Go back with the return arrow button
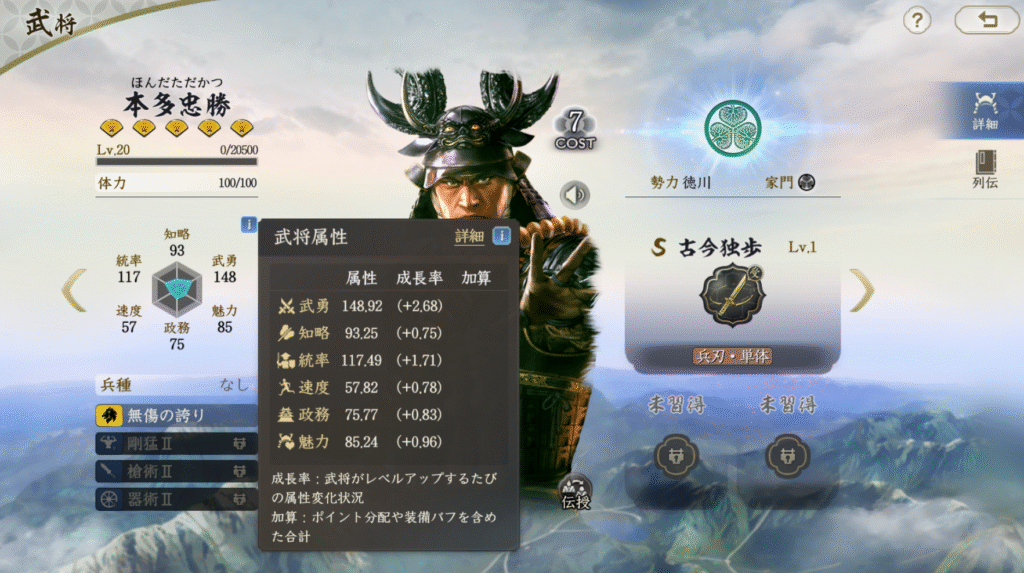The height and width of the screenshot is (573, 1024). [987, 20]
